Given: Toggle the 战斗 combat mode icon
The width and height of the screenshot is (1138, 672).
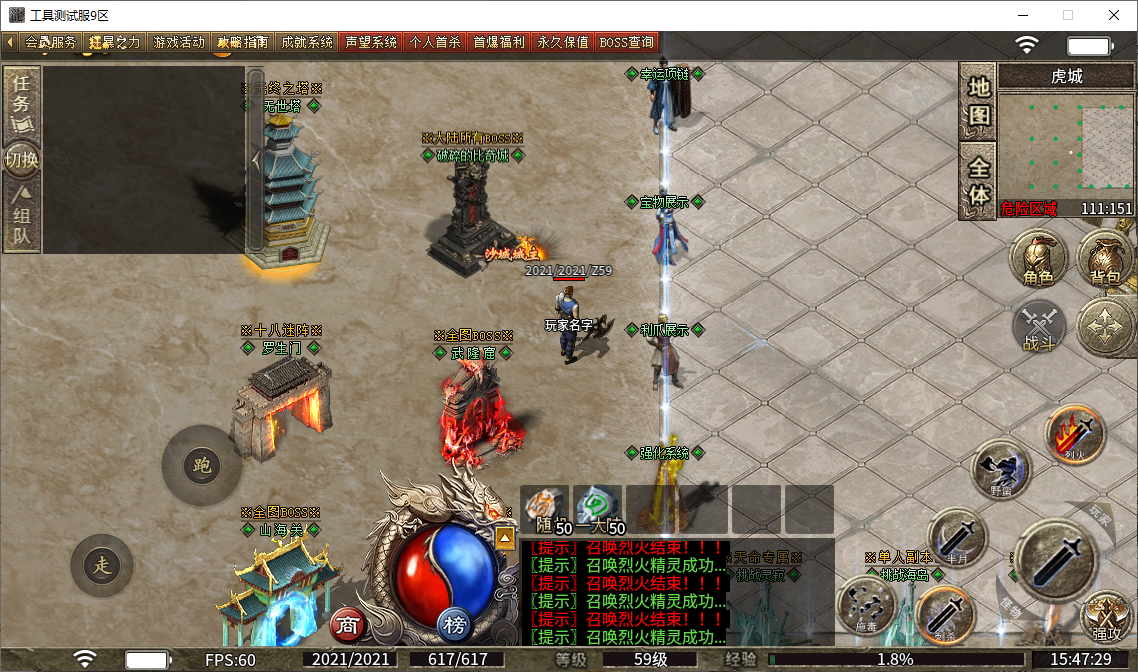Looking at the screenshot, I should pos(1040,326).
